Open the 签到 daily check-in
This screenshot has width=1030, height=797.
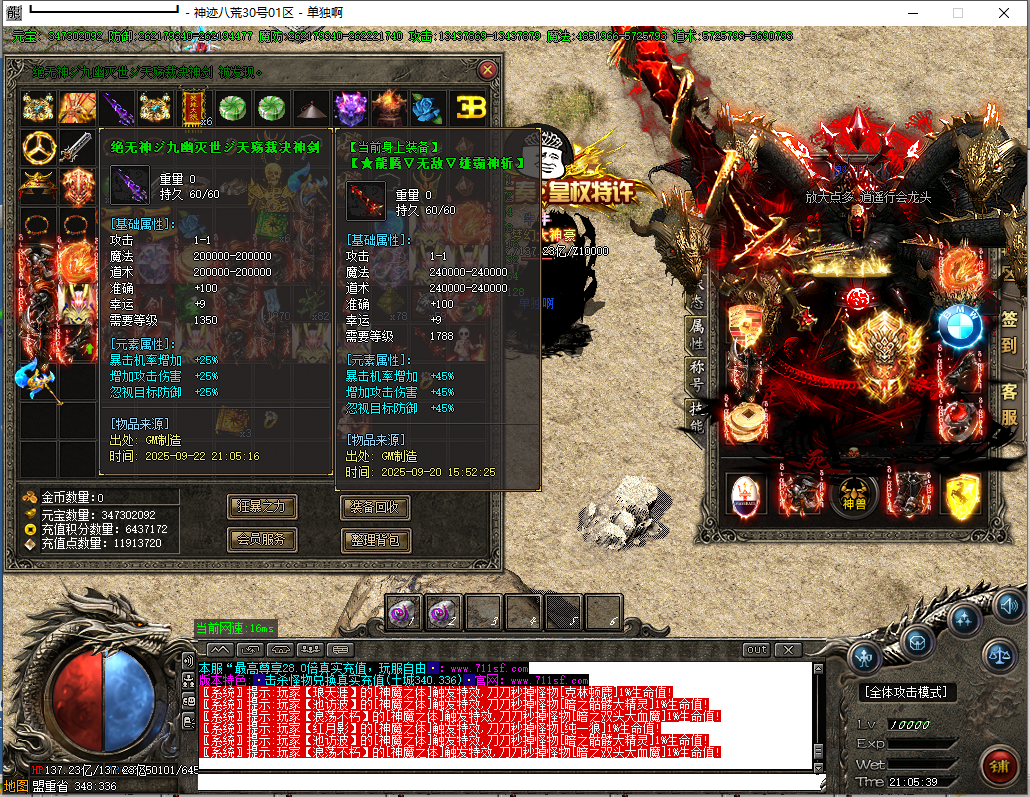click(x=1008, y=333)
